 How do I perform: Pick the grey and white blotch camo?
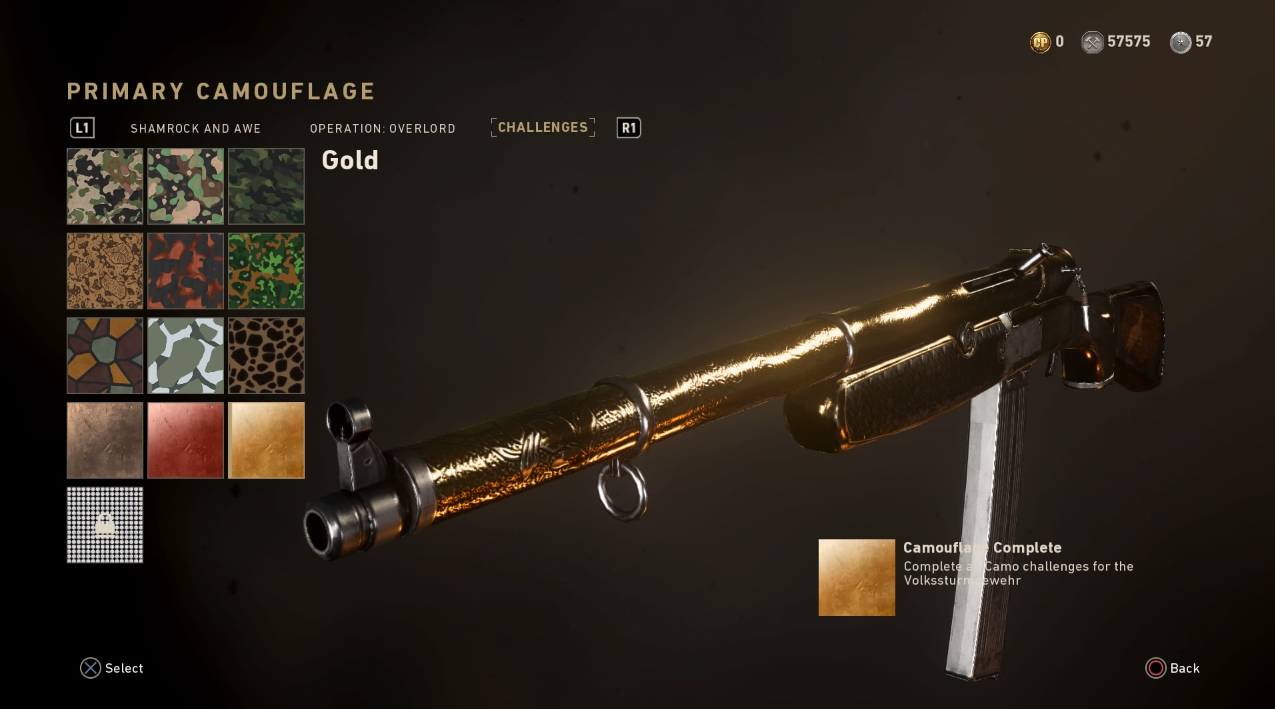point(186,356)
